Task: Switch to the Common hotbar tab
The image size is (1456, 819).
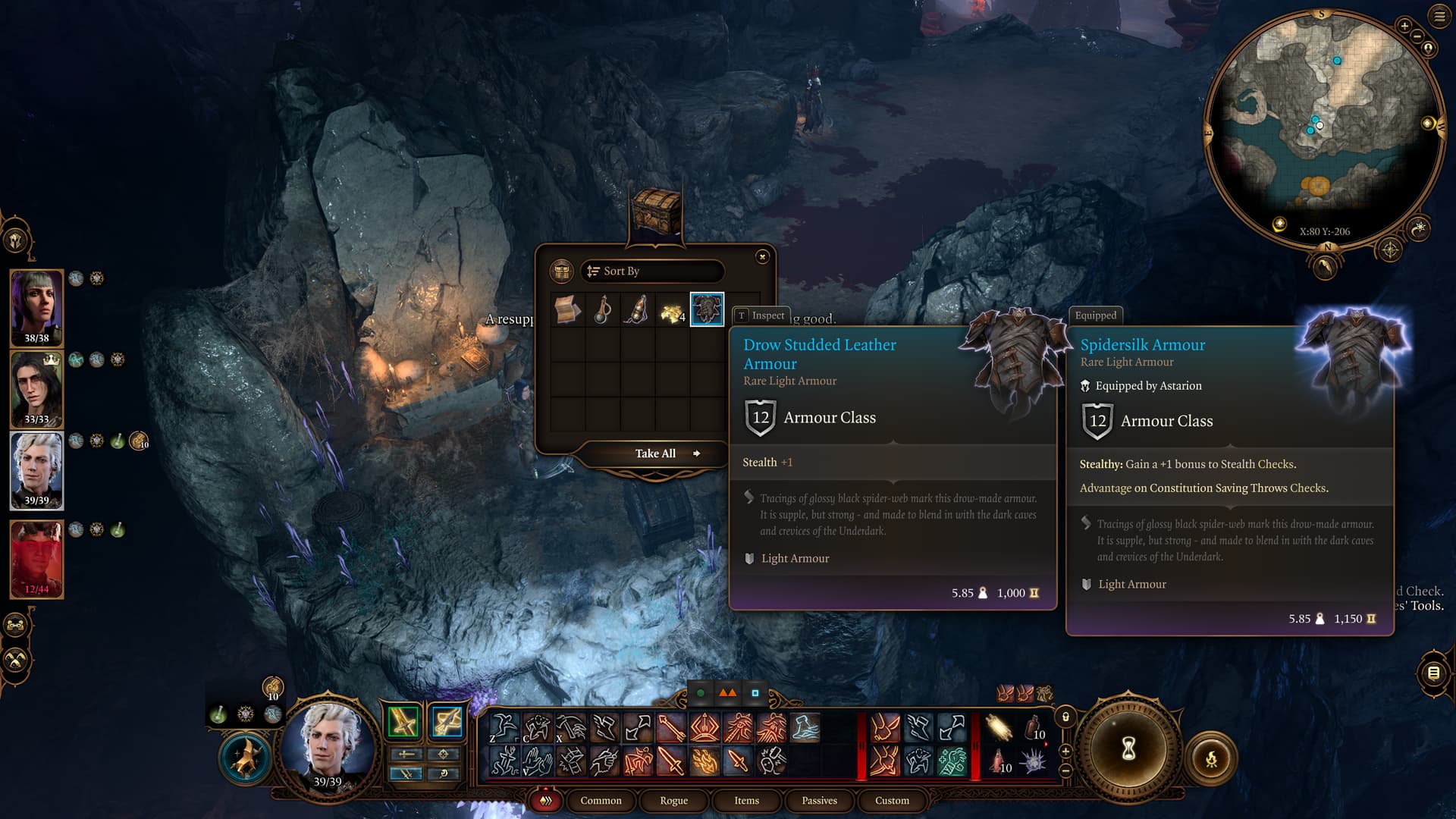Action: (x=601, y=801)
